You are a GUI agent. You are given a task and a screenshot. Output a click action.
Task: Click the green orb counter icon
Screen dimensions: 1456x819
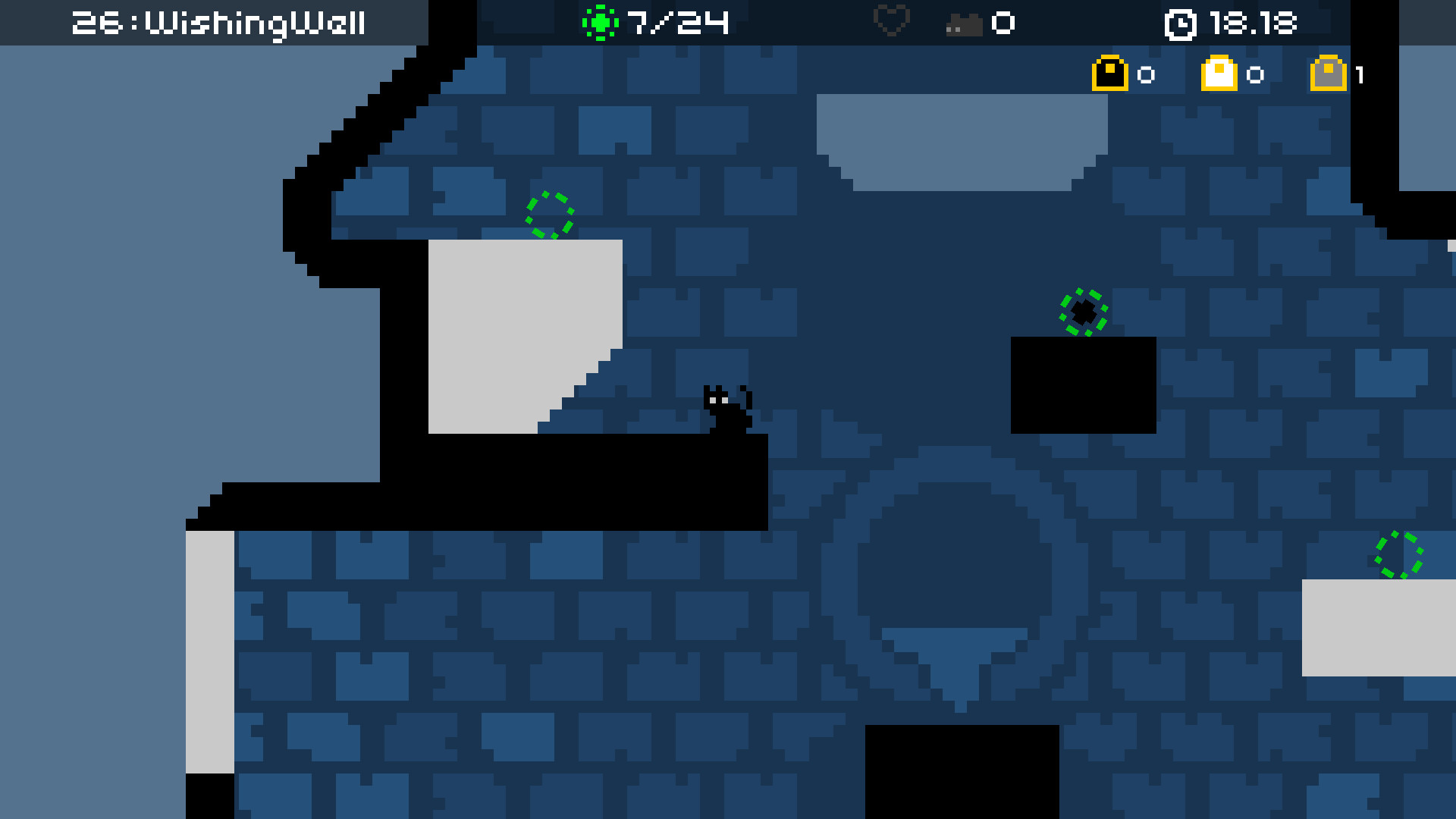(x=601, y=22)
